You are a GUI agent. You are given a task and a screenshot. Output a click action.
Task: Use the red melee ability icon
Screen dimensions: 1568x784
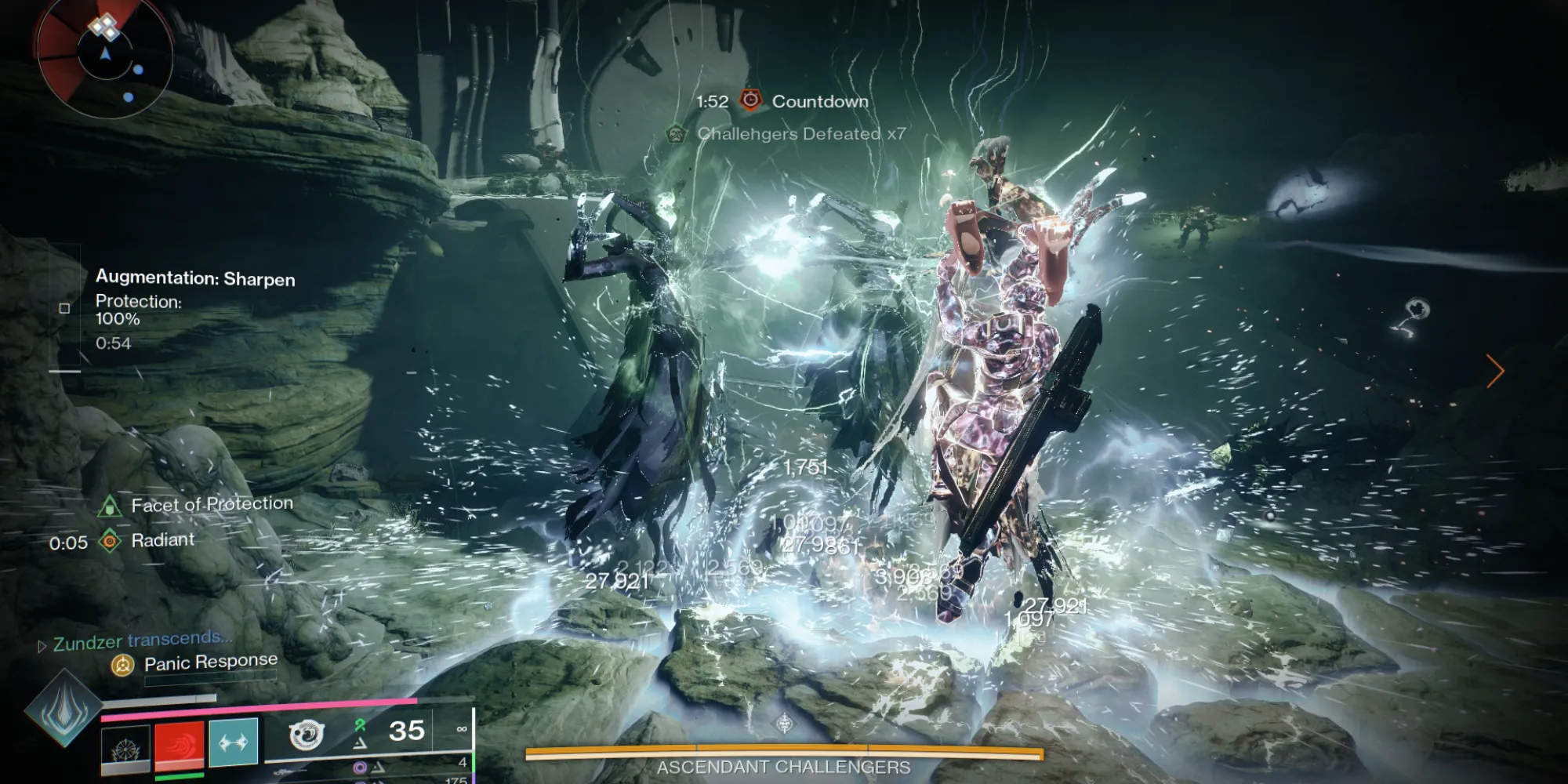[180, 745]
